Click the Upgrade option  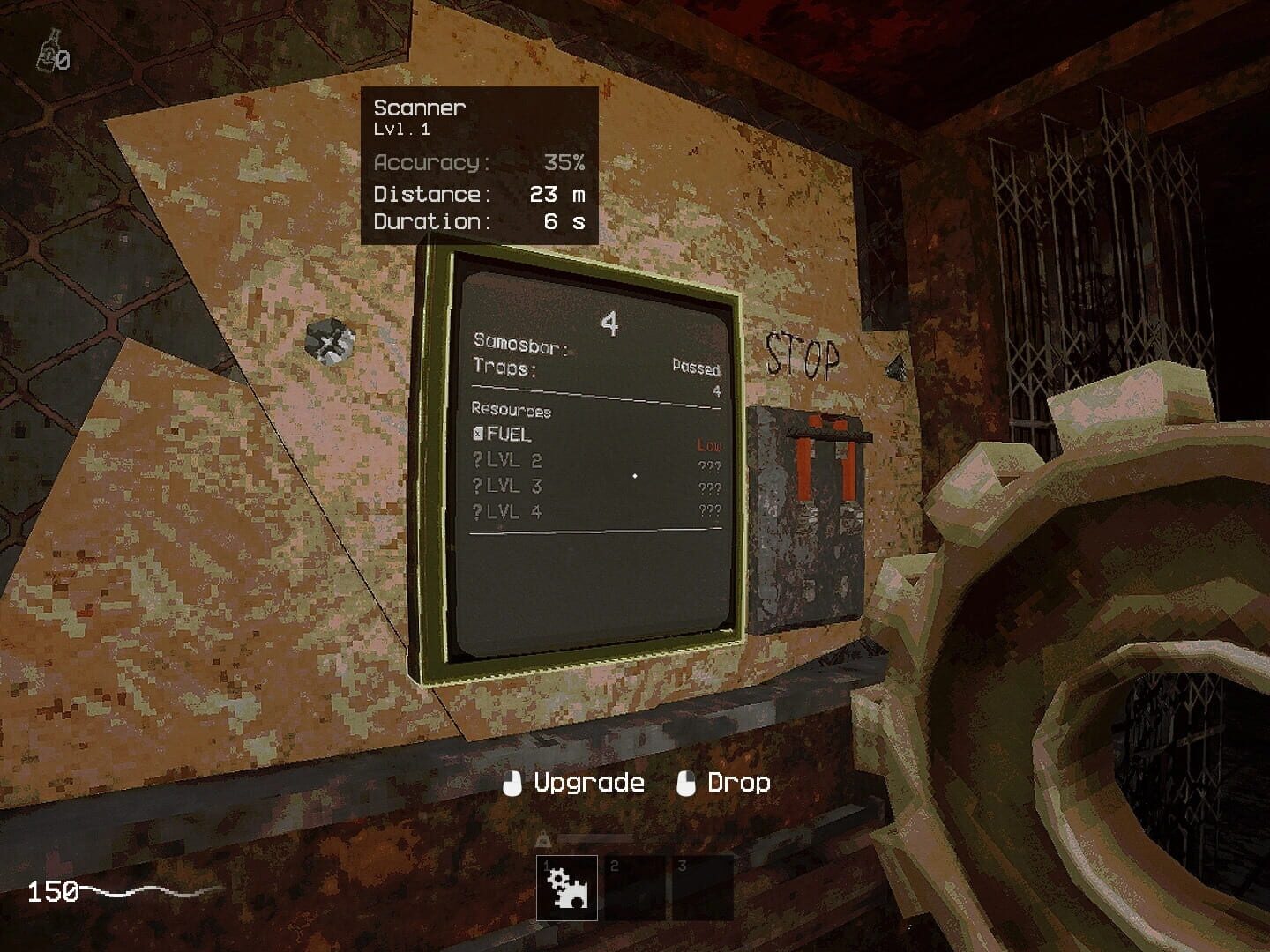[587, 781]
